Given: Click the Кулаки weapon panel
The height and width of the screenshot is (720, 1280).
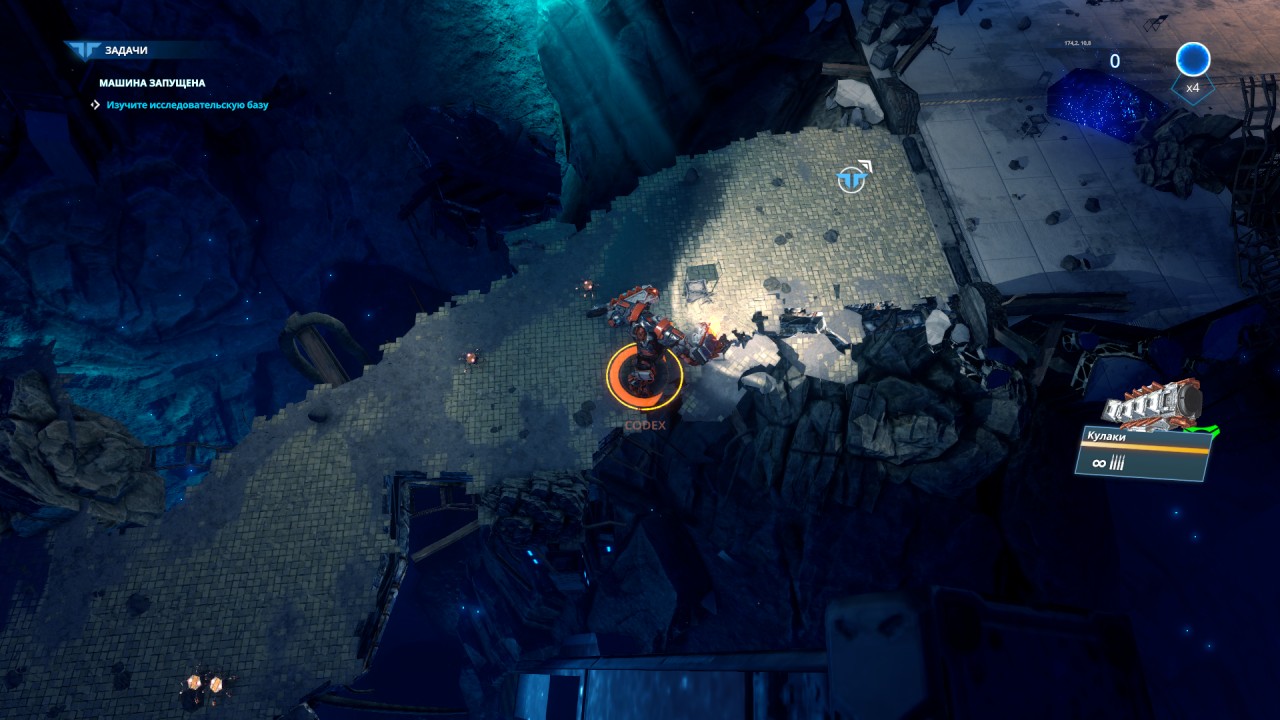Looking at the screenshot, I should tap(1143, 452).
